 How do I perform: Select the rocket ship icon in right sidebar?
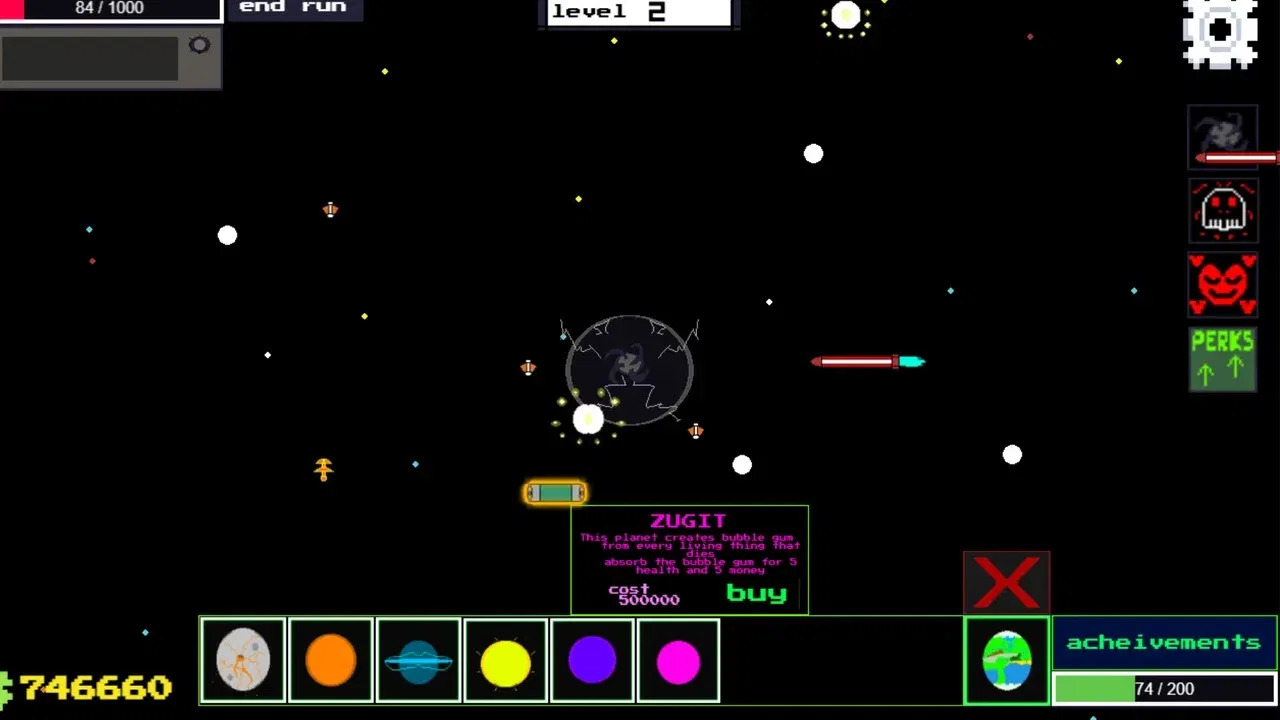click(x=1222, y=137)
